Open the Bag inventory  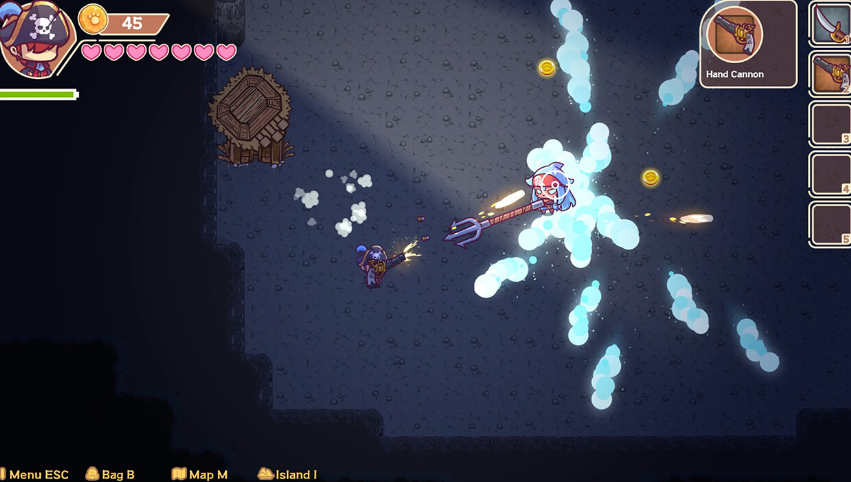(x=110, y=474)
